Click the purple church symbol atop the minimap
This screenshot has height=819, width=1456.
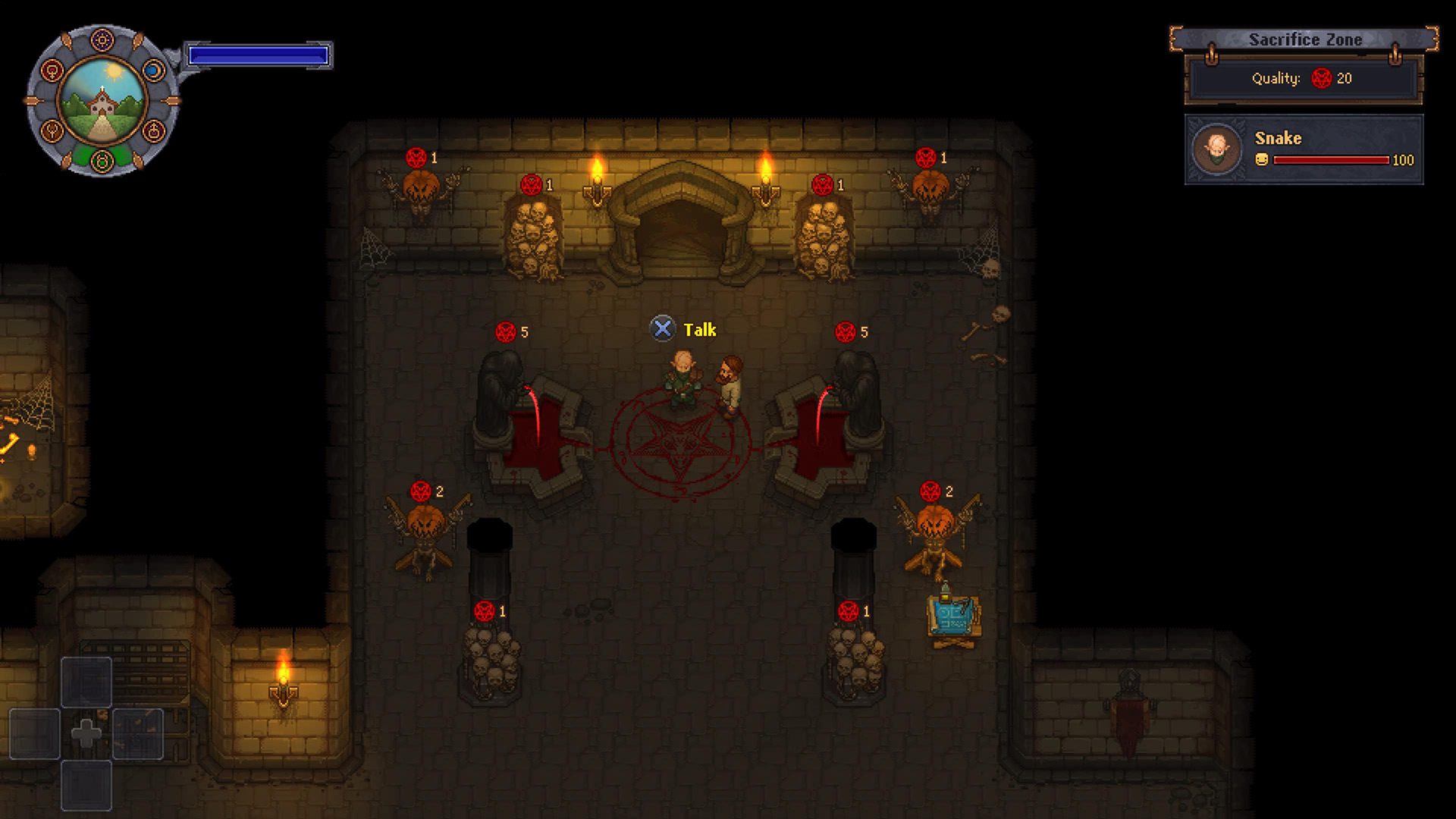[x=102, y=39]
